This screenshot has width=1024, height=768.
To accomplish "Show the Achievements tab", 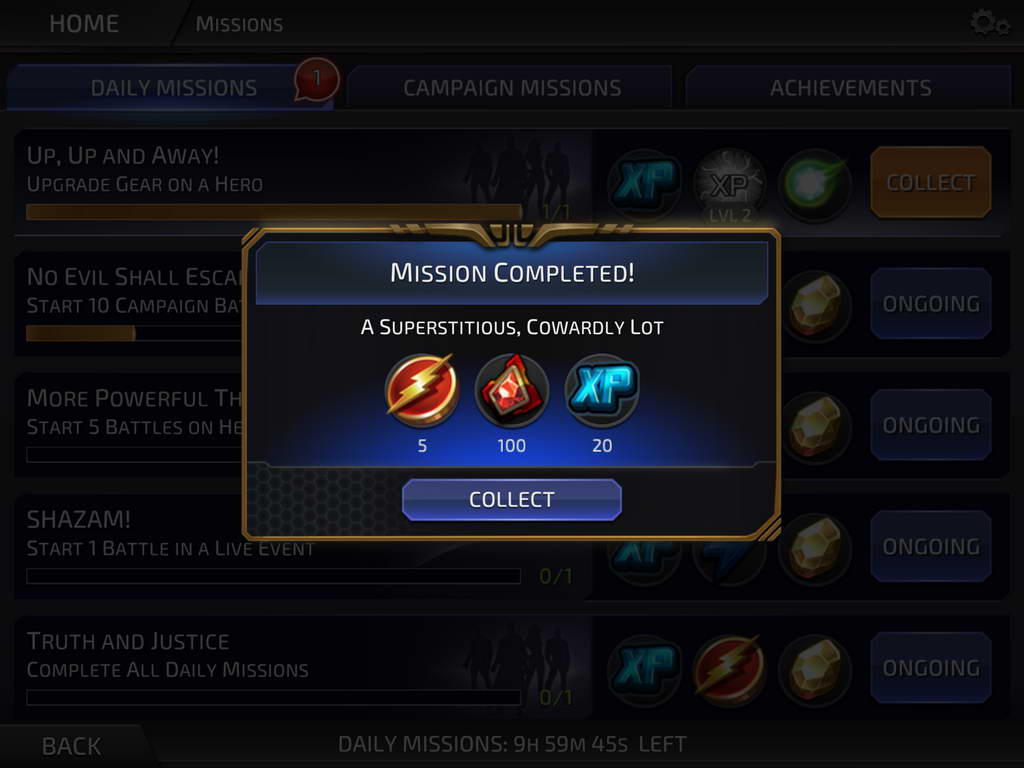I will coord(850,88).
